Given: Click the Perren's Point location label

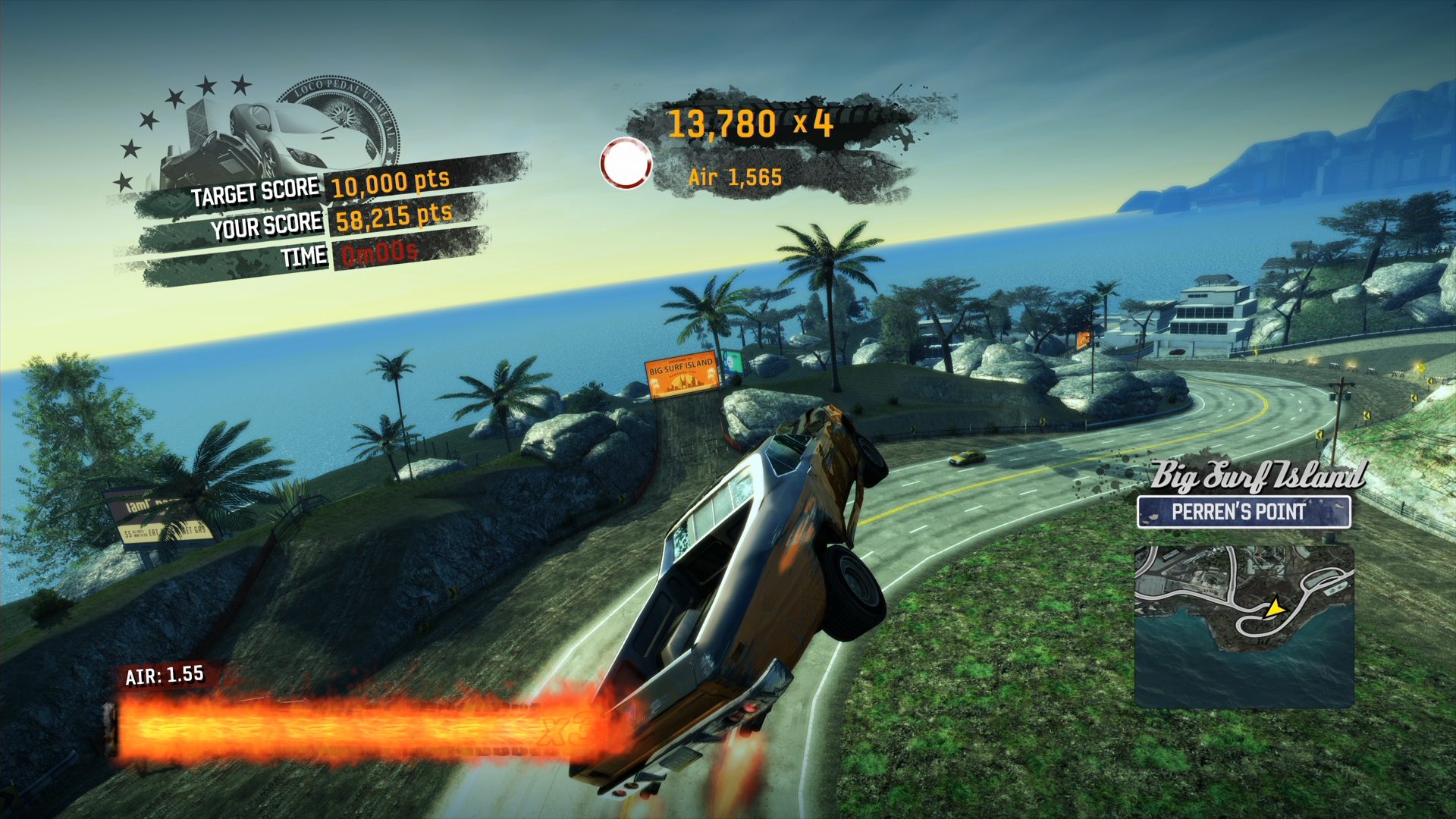Looking at the screenshot, I should click(x=1243, y=513).
